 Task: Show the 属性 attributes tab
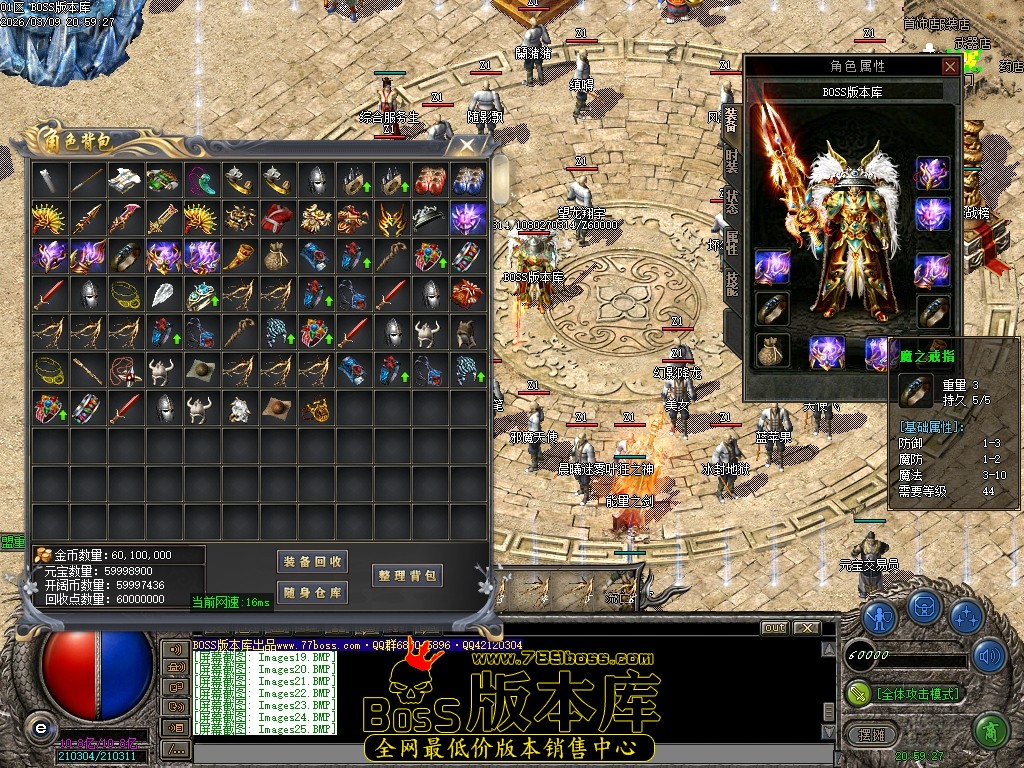pos(731,241)
